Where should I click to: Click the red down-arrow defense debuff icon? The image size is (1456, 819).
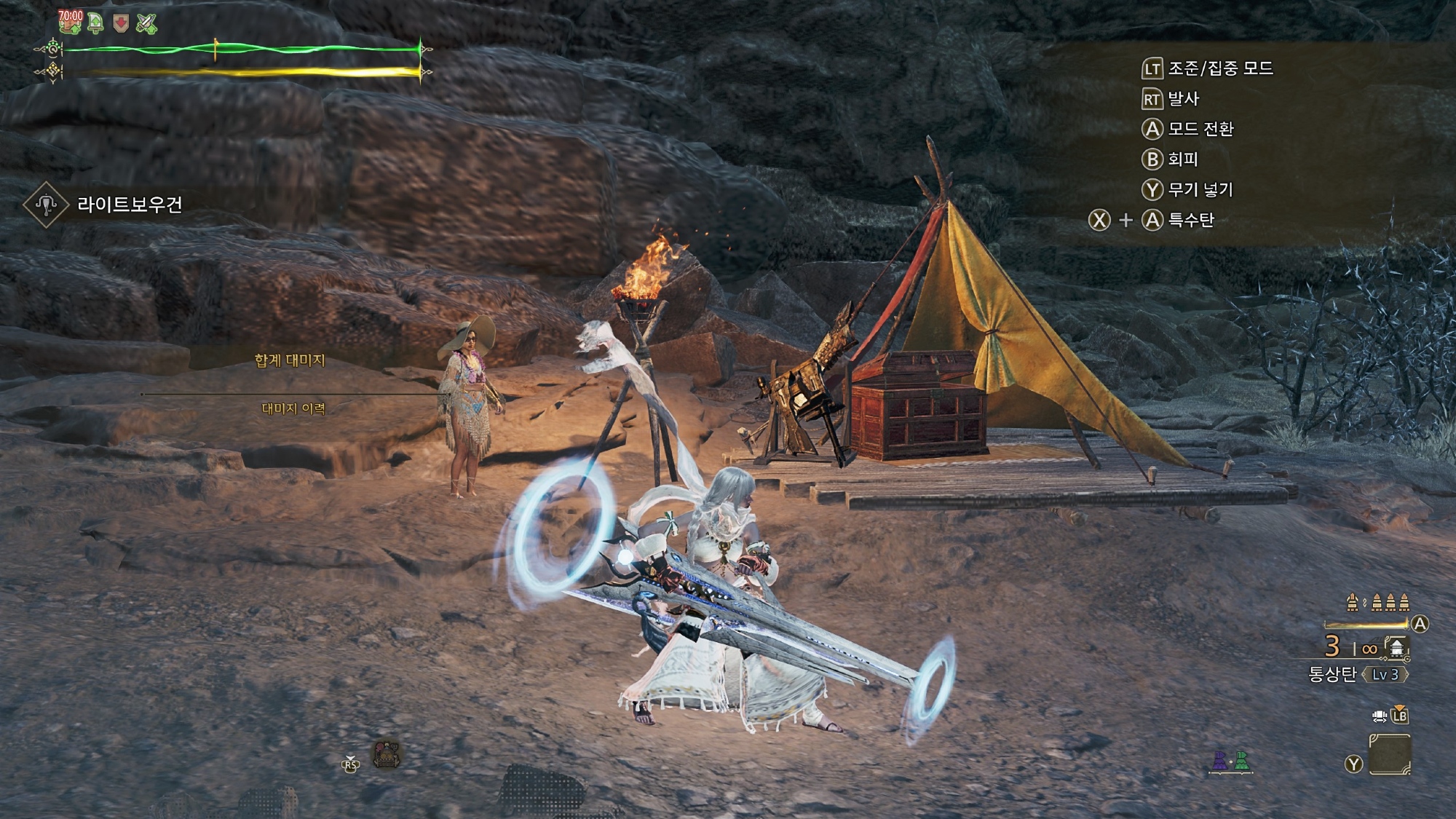click(121, 23)
